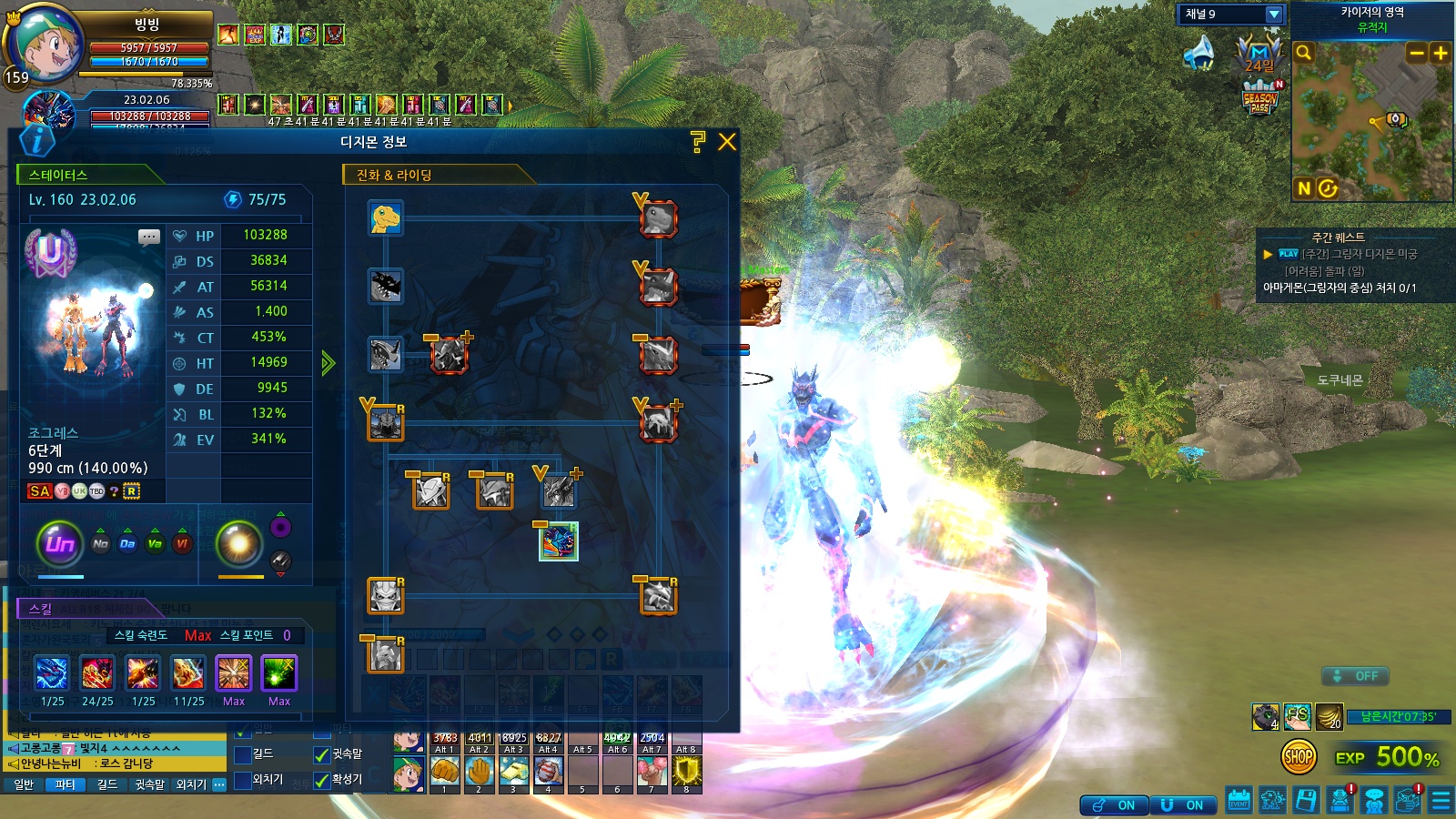Open the Season Pass icon
Viewport: 1456px width, 819px height.
pos(1260,98)
